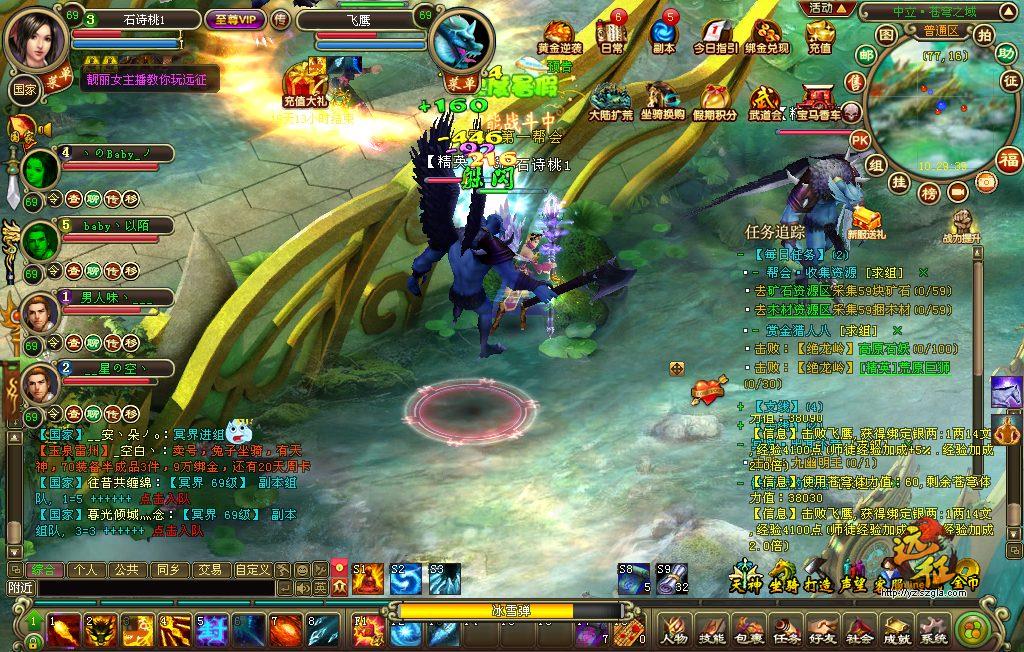The height and width of the screenshot is (652, 1024).
Task: Open the 副本 dungeon icon
Action: (x=663, y=34)
